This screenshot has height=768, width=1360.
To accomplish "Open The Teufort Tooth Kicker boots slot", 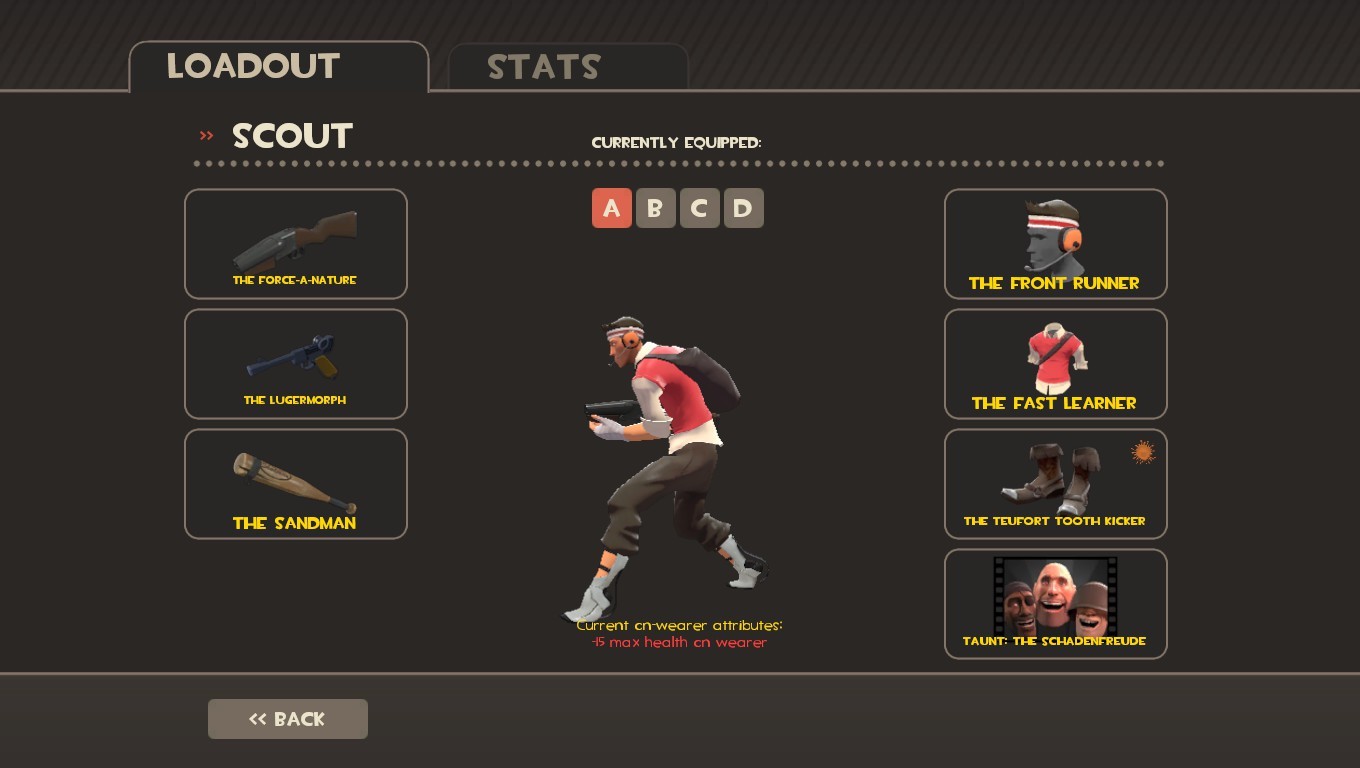I will pyautogui.click(x=1055, y=483).
